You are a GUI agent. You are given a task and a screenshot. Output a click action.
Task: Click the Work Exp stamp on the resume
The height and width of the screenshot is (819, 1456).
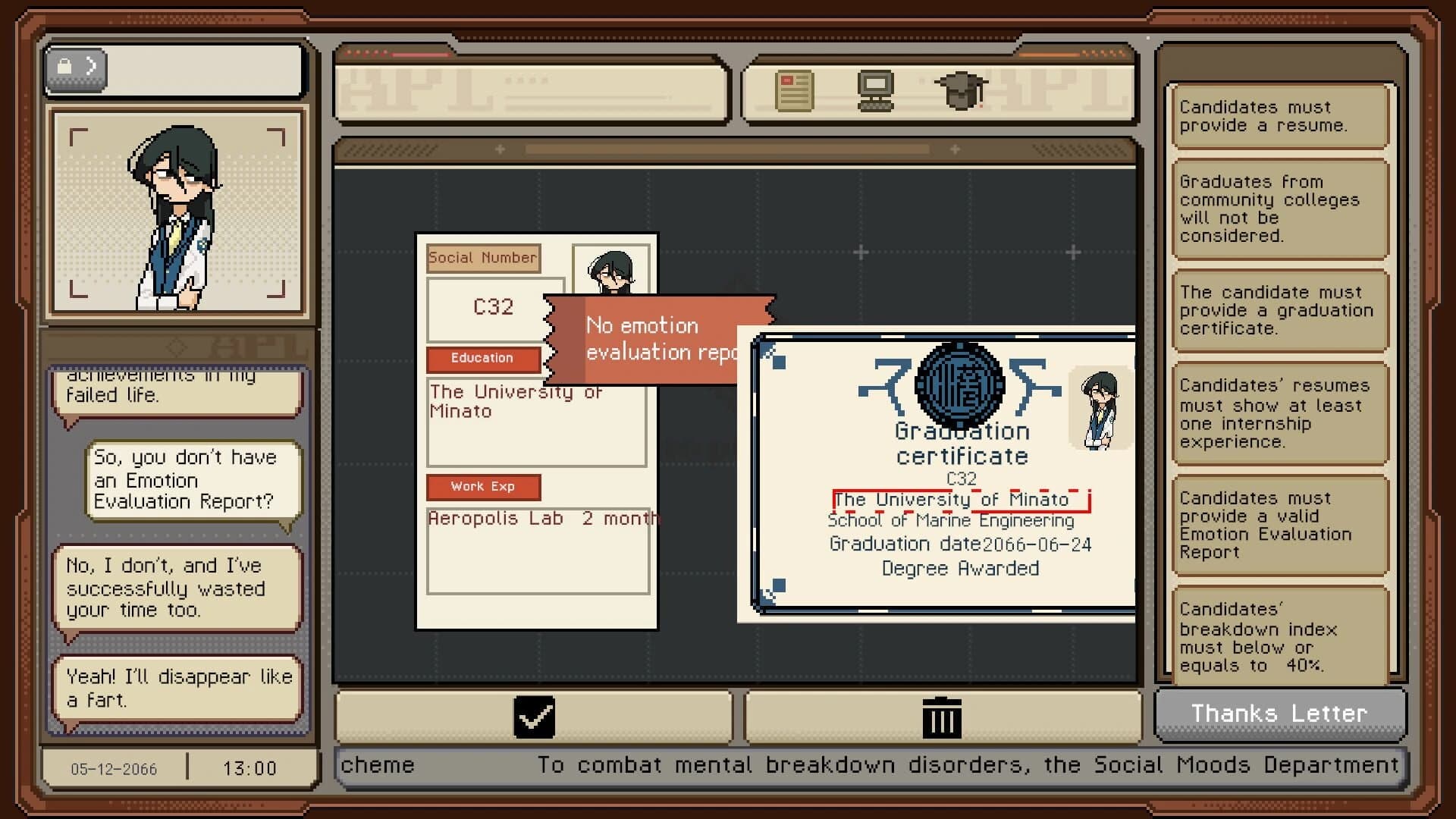pos(485,487)
